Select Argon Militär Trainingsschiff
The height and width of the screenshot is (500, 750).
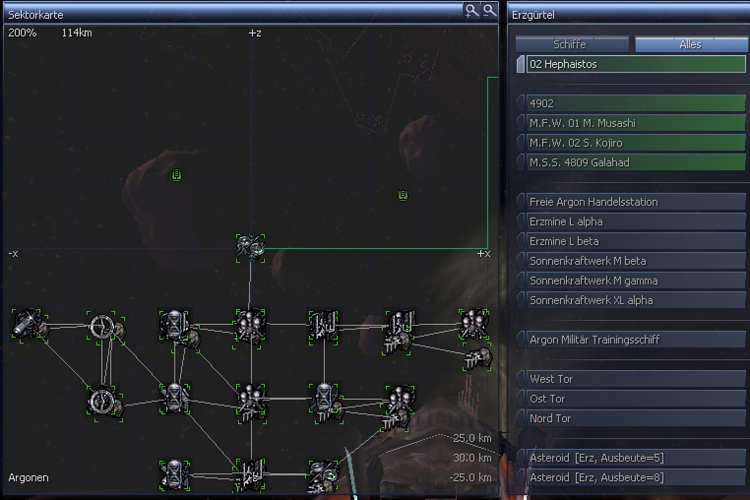[635, 340]
